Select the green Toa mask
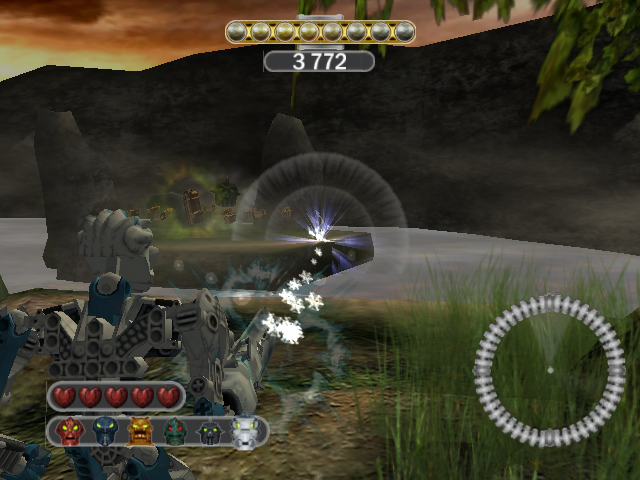This screenshot has height=480, width=640. pos(175,432)
